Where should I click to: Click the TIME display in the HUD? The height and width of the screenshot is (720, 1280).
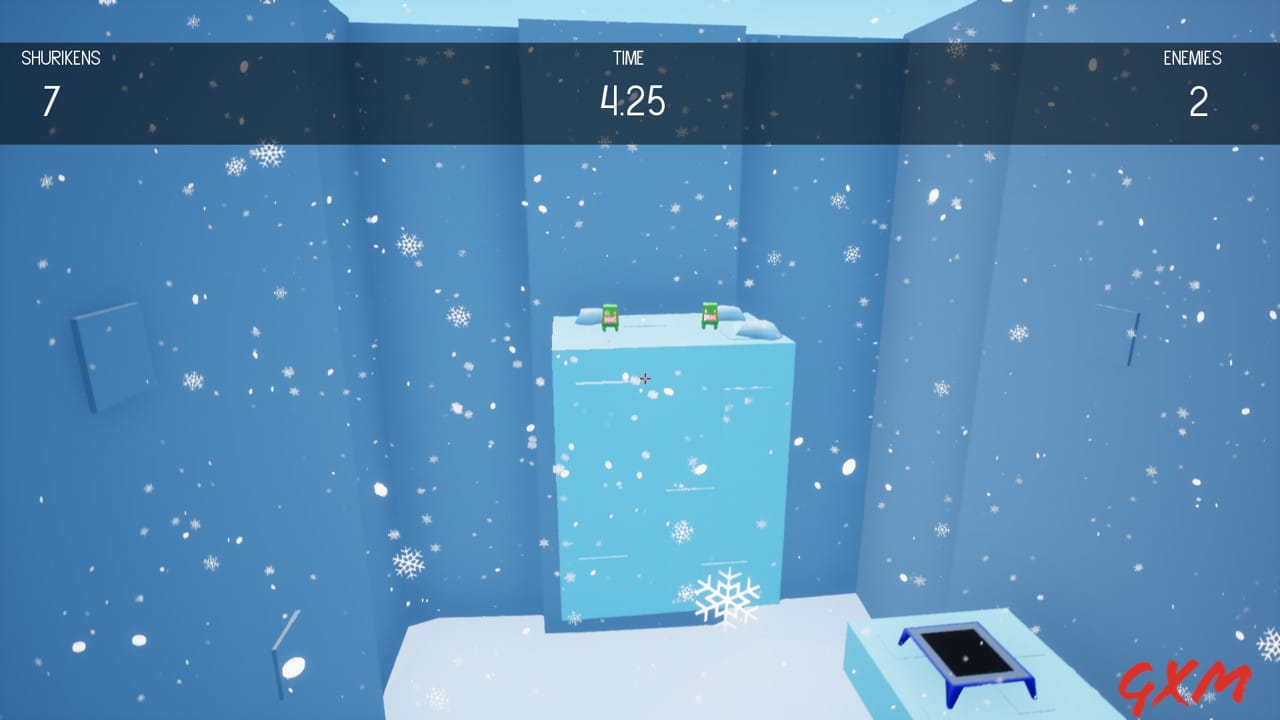click(633, 101)
